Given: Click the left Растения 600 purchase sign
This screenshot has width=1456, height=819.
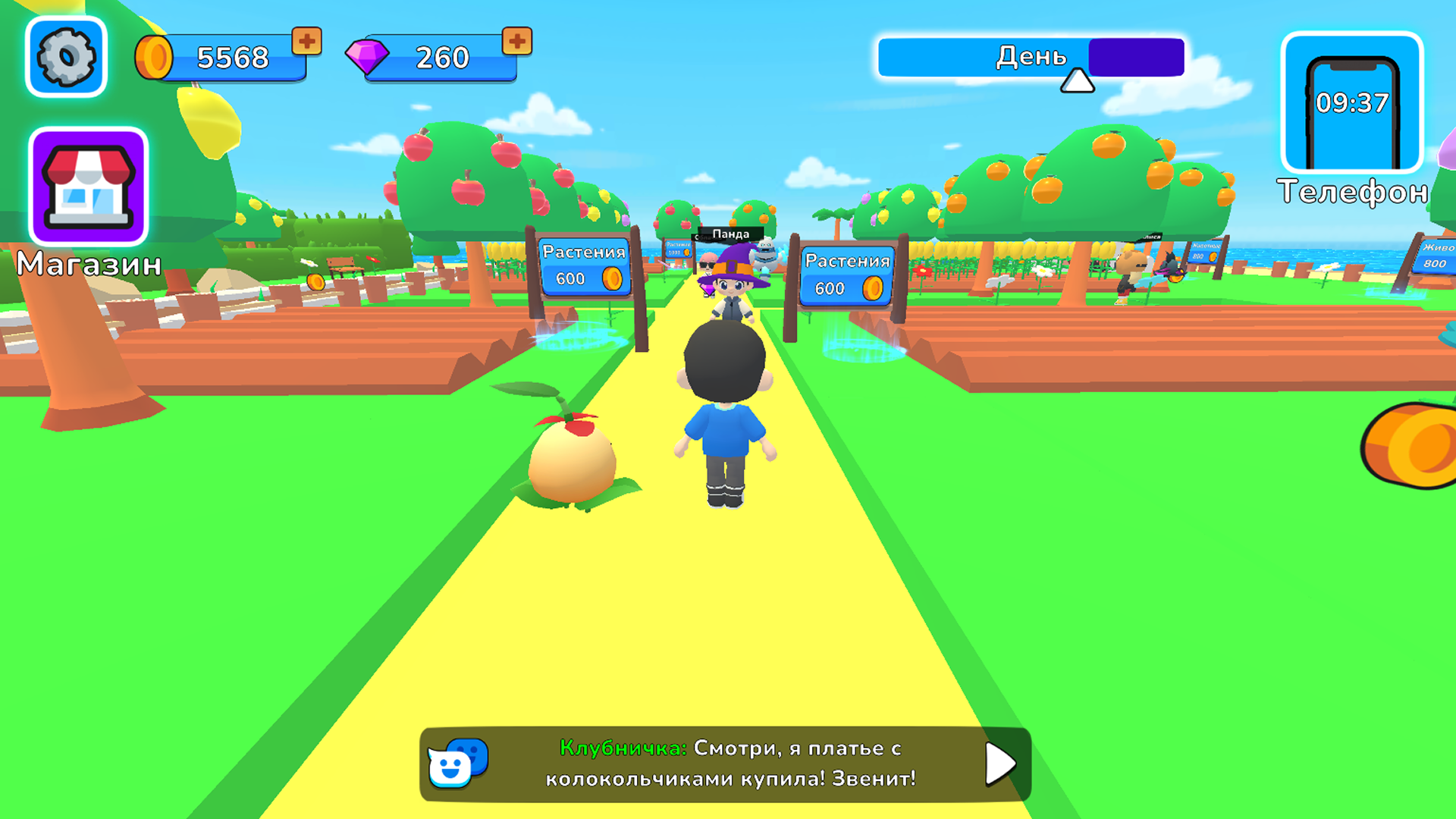Looking at the screenshot, I should [584, 267].
